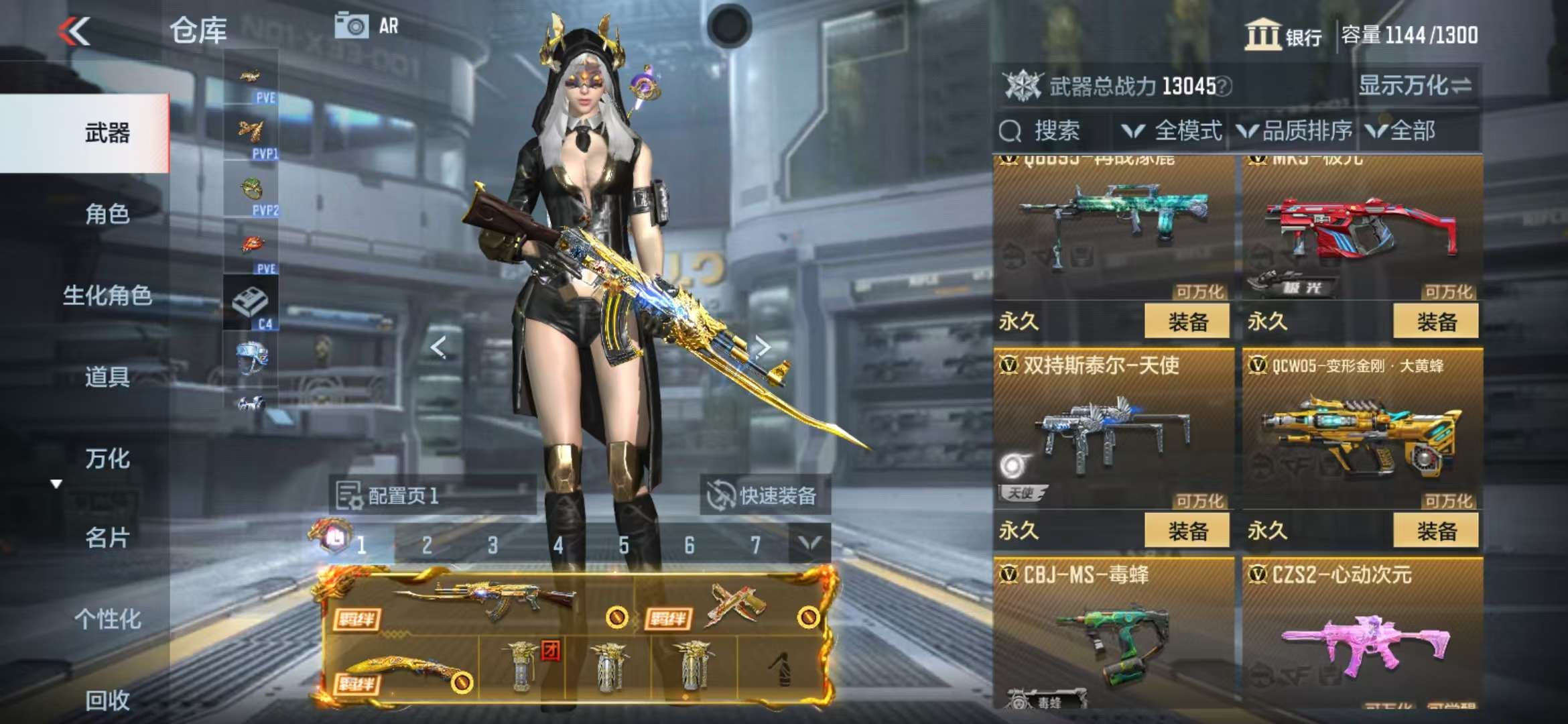Open the 银行 bank

point(1283,35)
